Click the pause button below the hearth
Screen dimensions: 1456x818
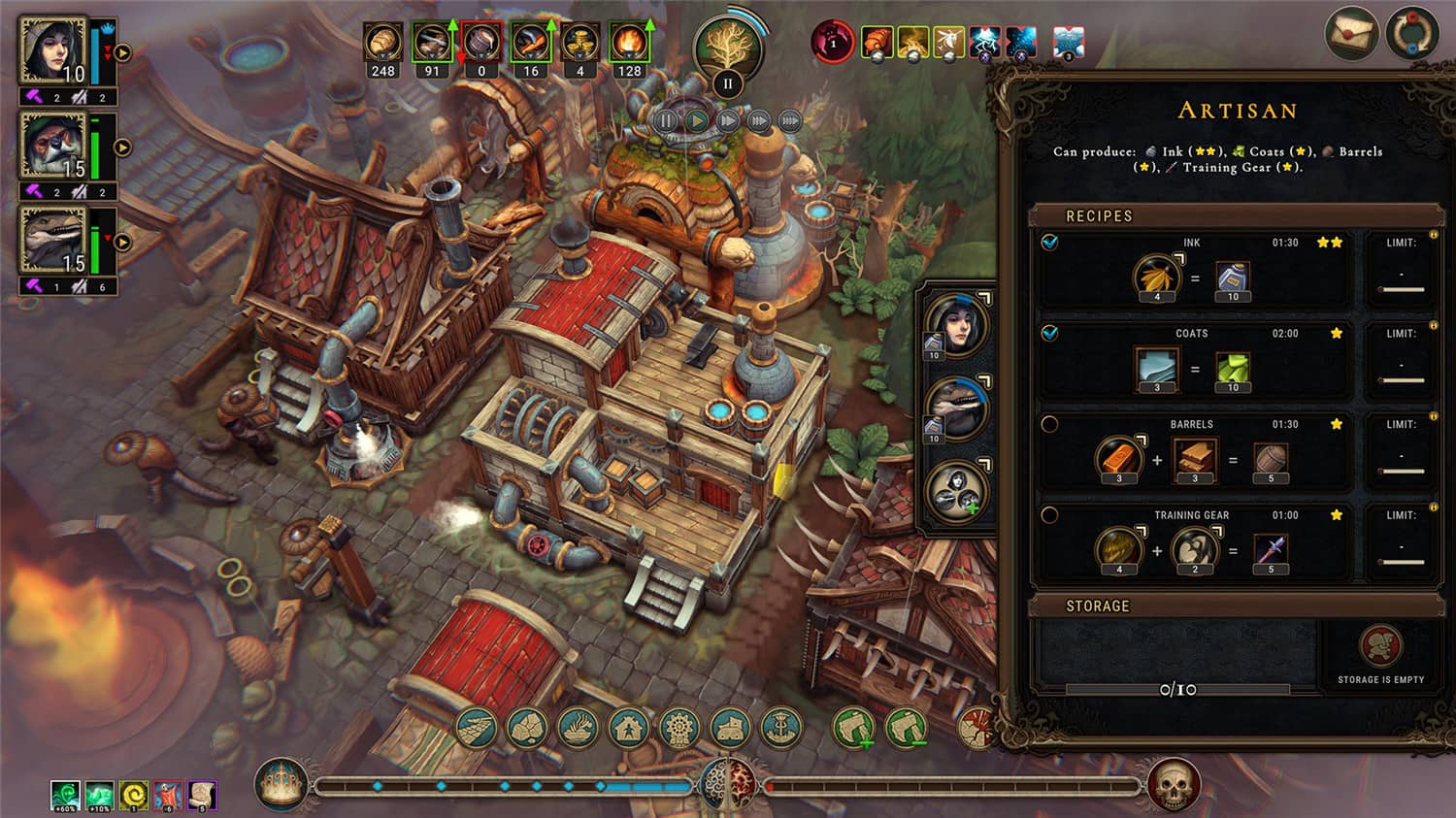click(666, 119)
